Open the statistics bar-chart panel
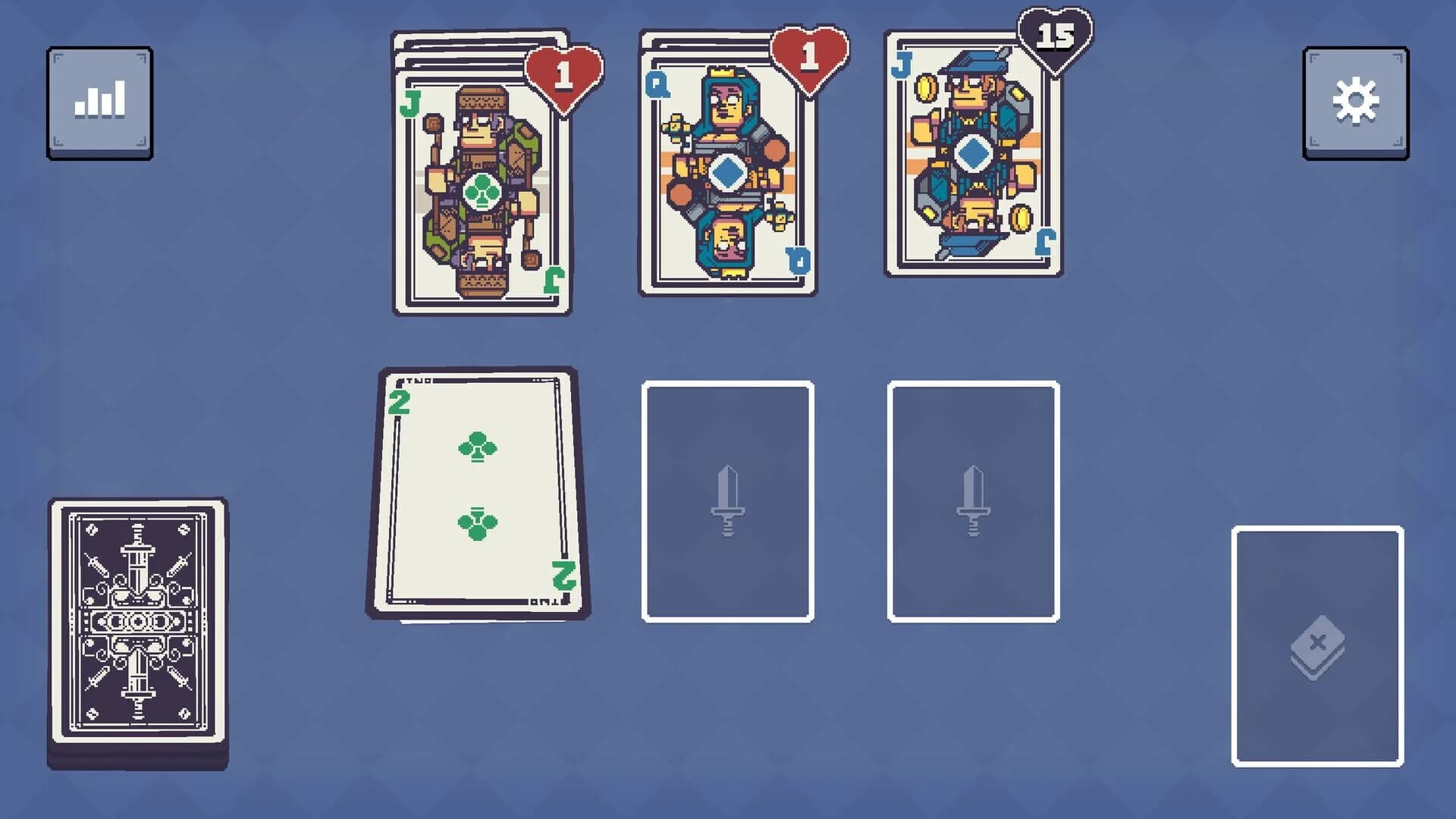Viewport: 1456px width, 819px height. click(x=99, y=99)
